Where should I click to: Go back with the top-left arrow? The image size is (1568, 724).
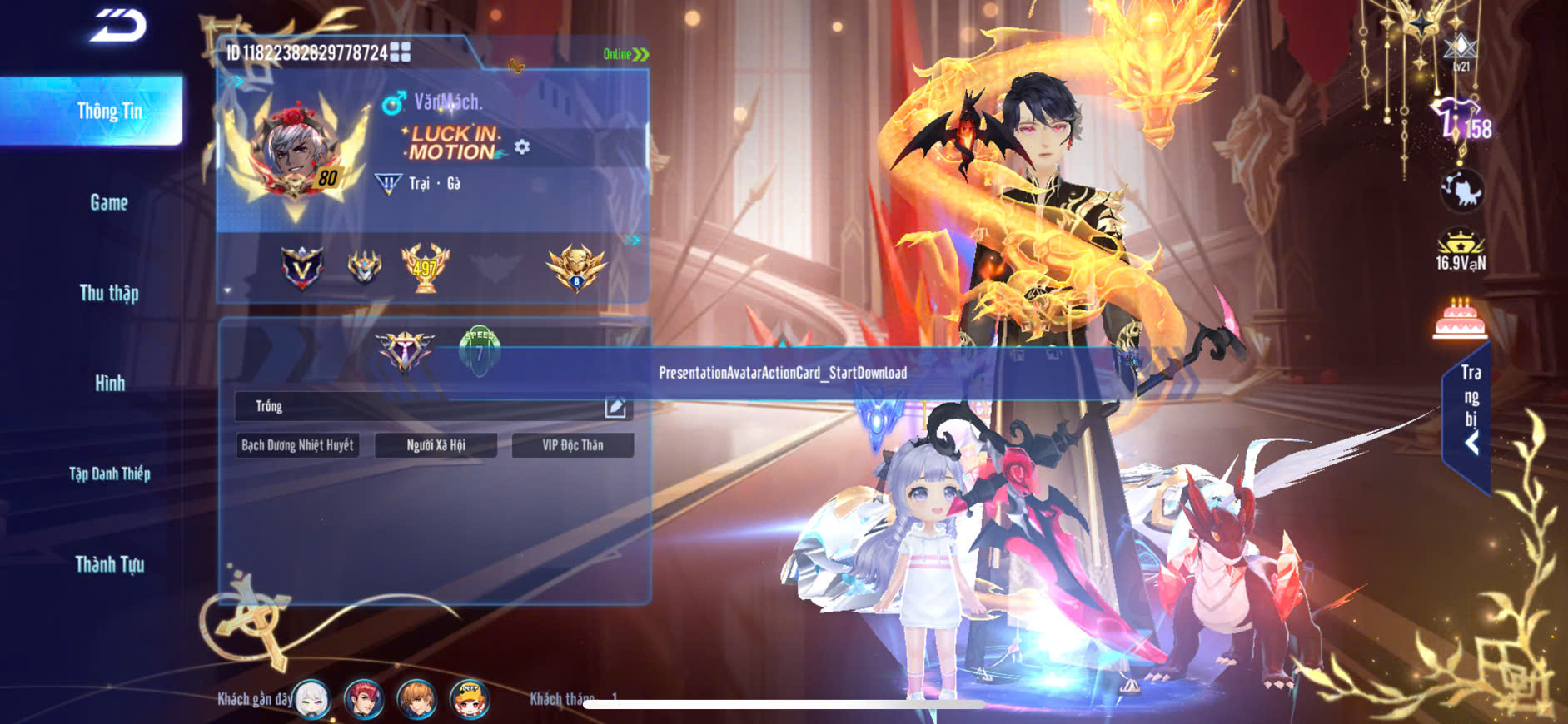(x=118, y=26)
